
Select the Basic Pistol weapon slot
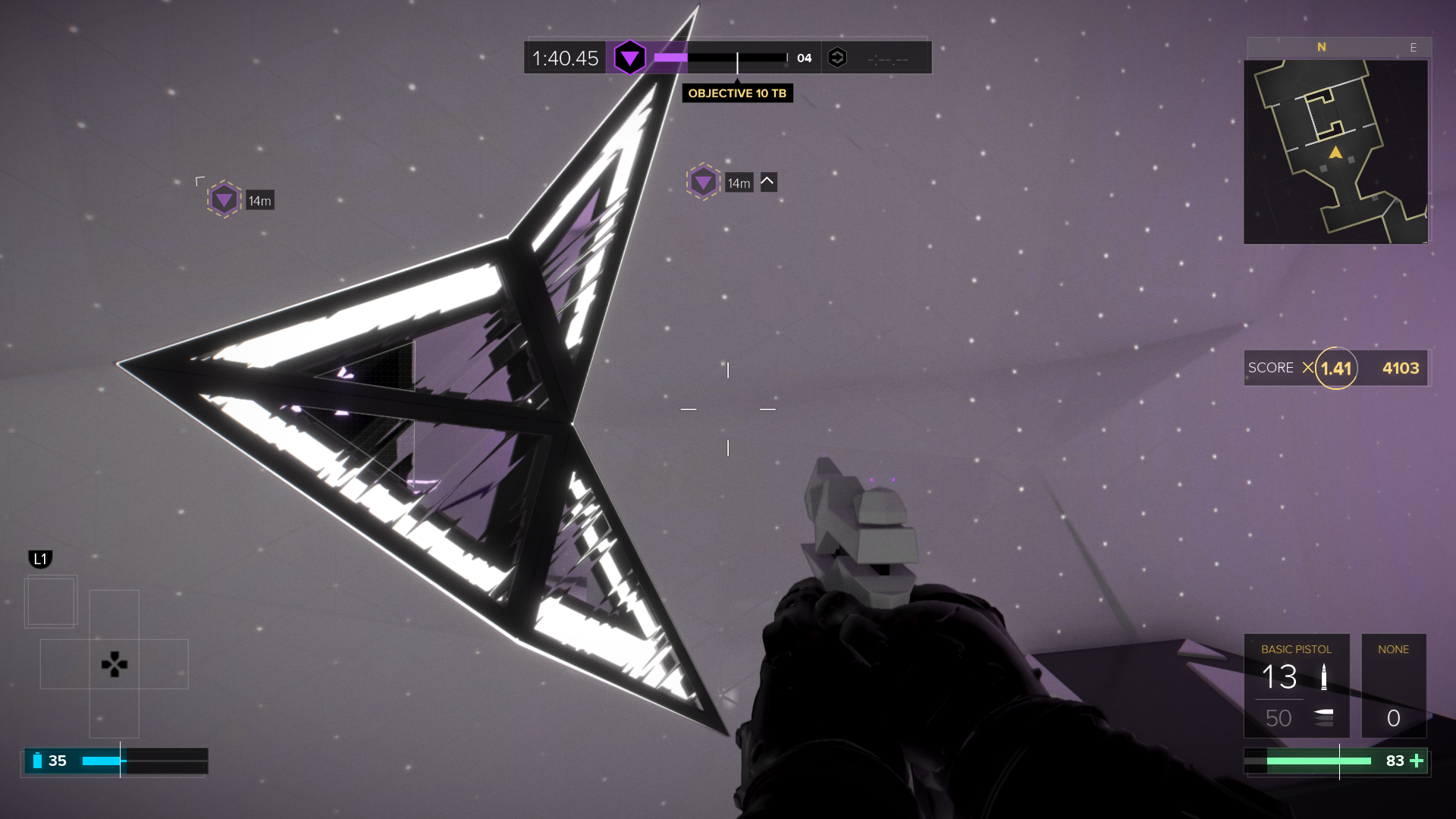point(1296,686)
